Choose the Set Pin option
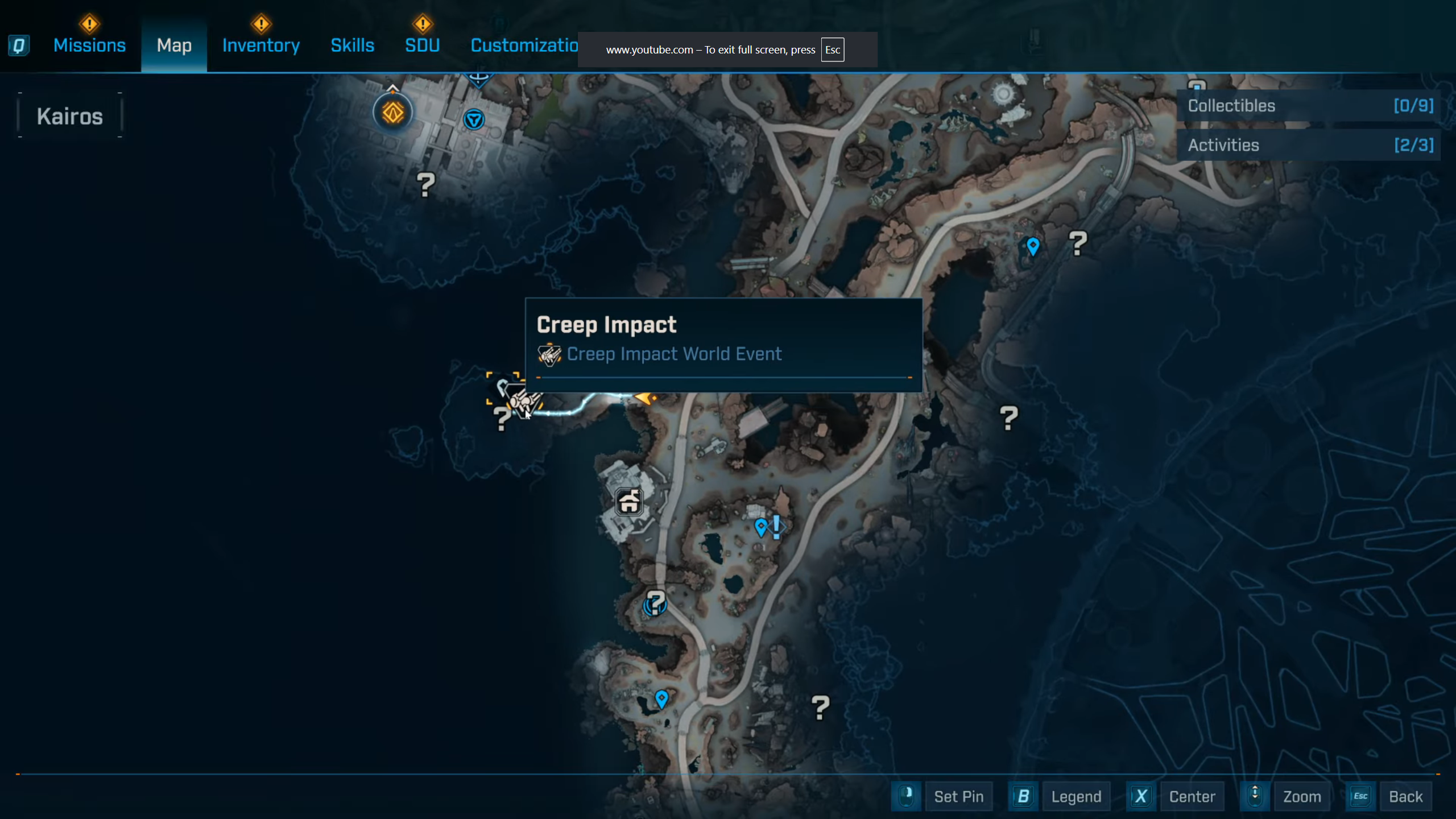 click(958, 797)
